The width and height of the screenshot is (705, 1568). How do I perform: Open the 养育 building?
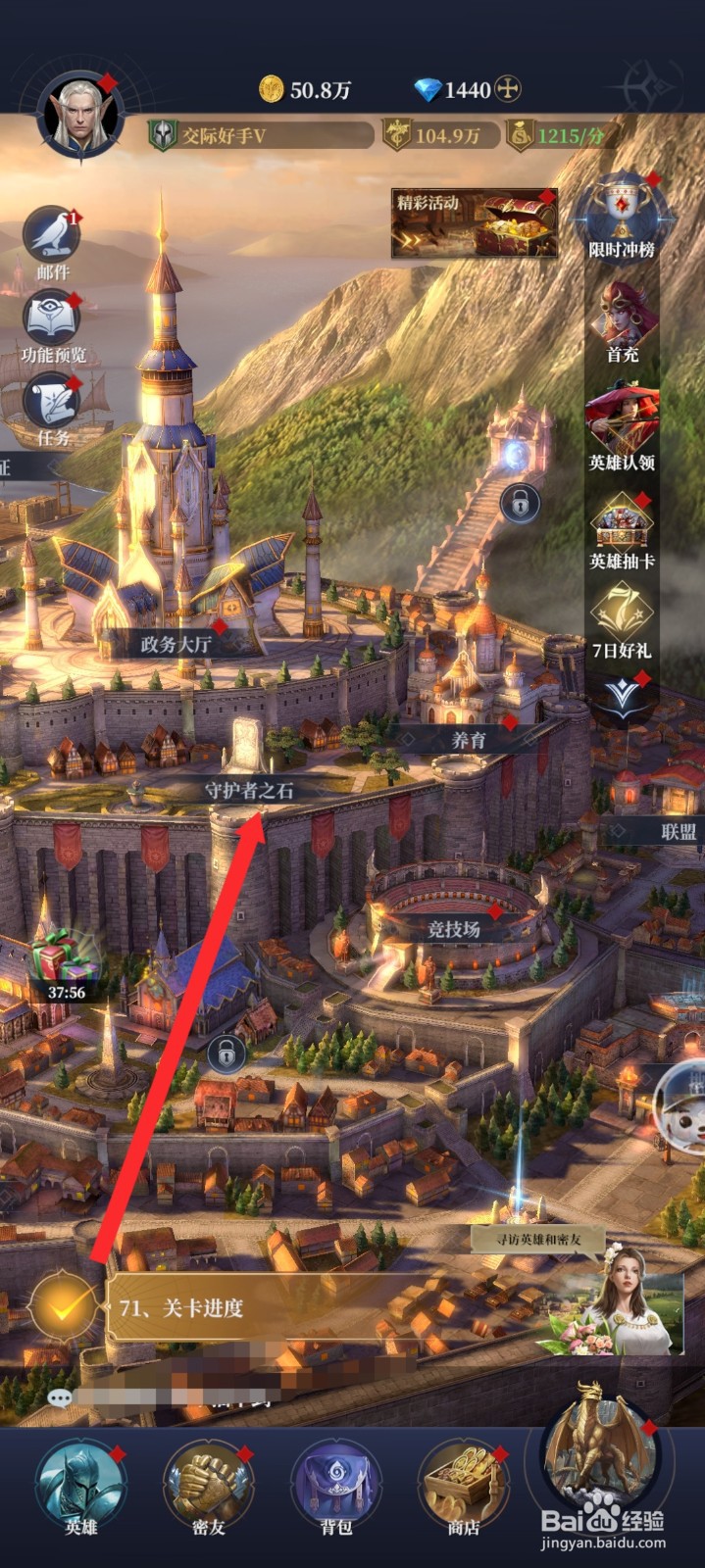coord(469,740)
